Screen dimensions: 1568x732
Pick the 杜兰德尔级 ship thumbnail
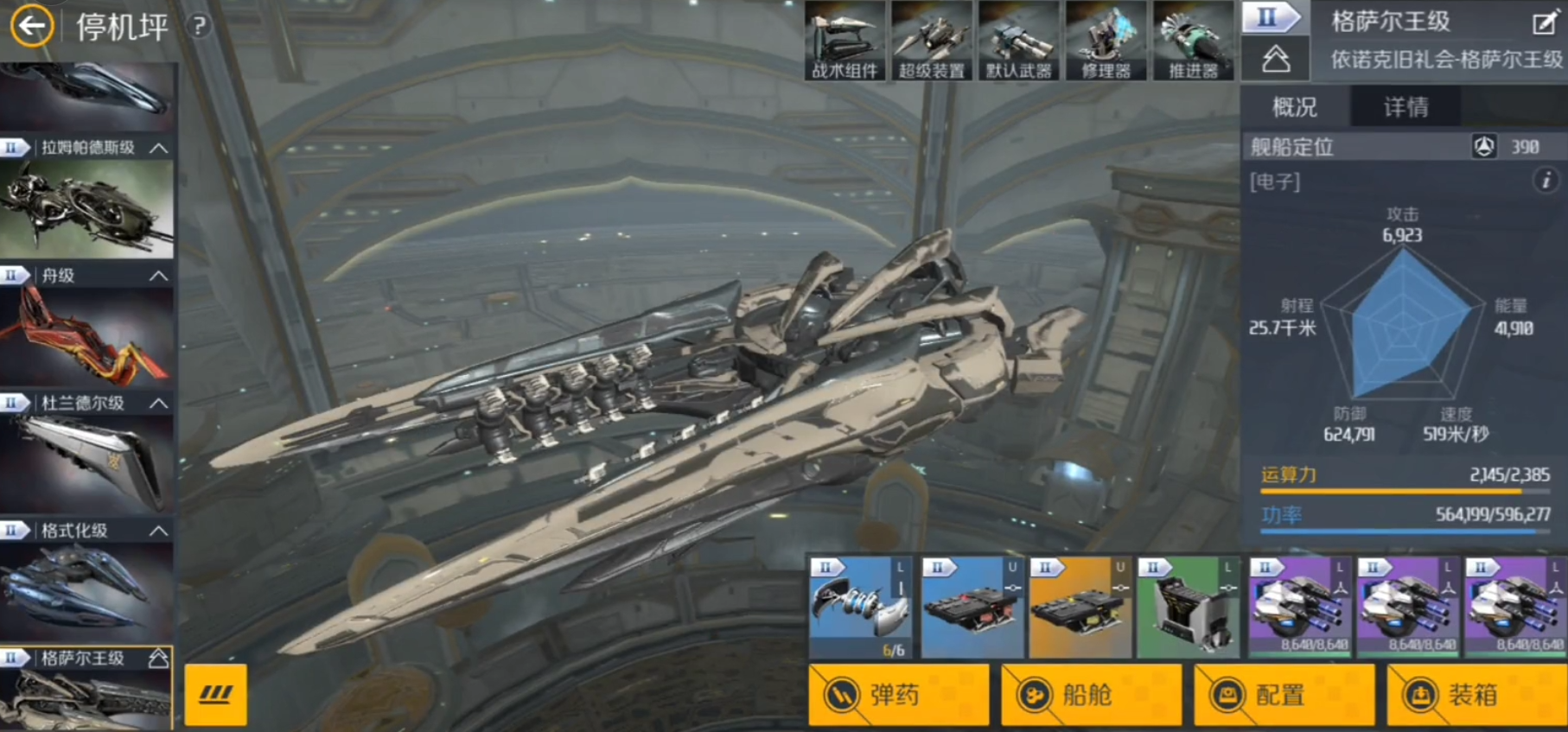click(x=86, y=463)
